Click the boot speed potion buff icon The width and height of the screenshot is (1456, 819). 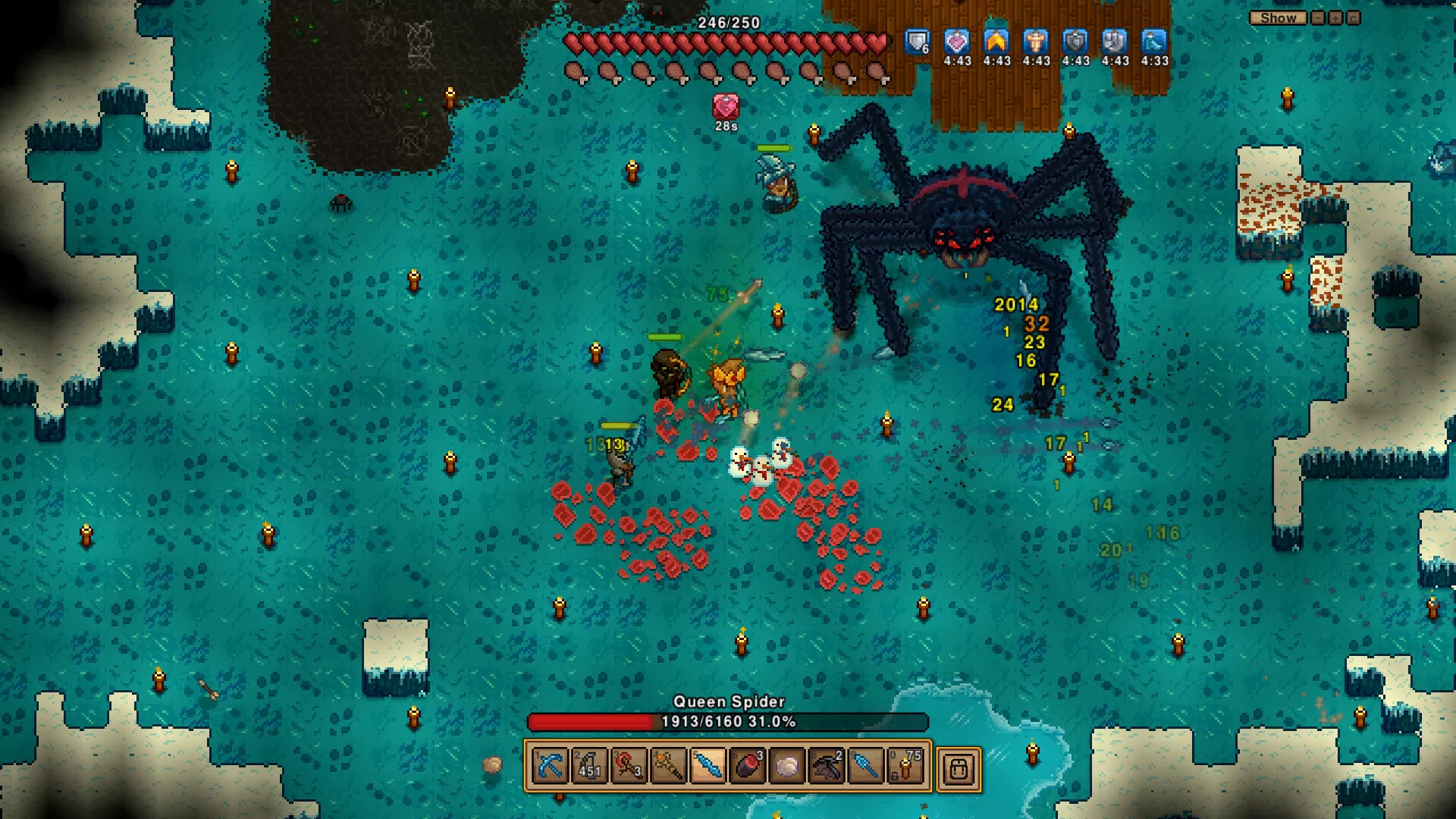tap(1154, 42)
